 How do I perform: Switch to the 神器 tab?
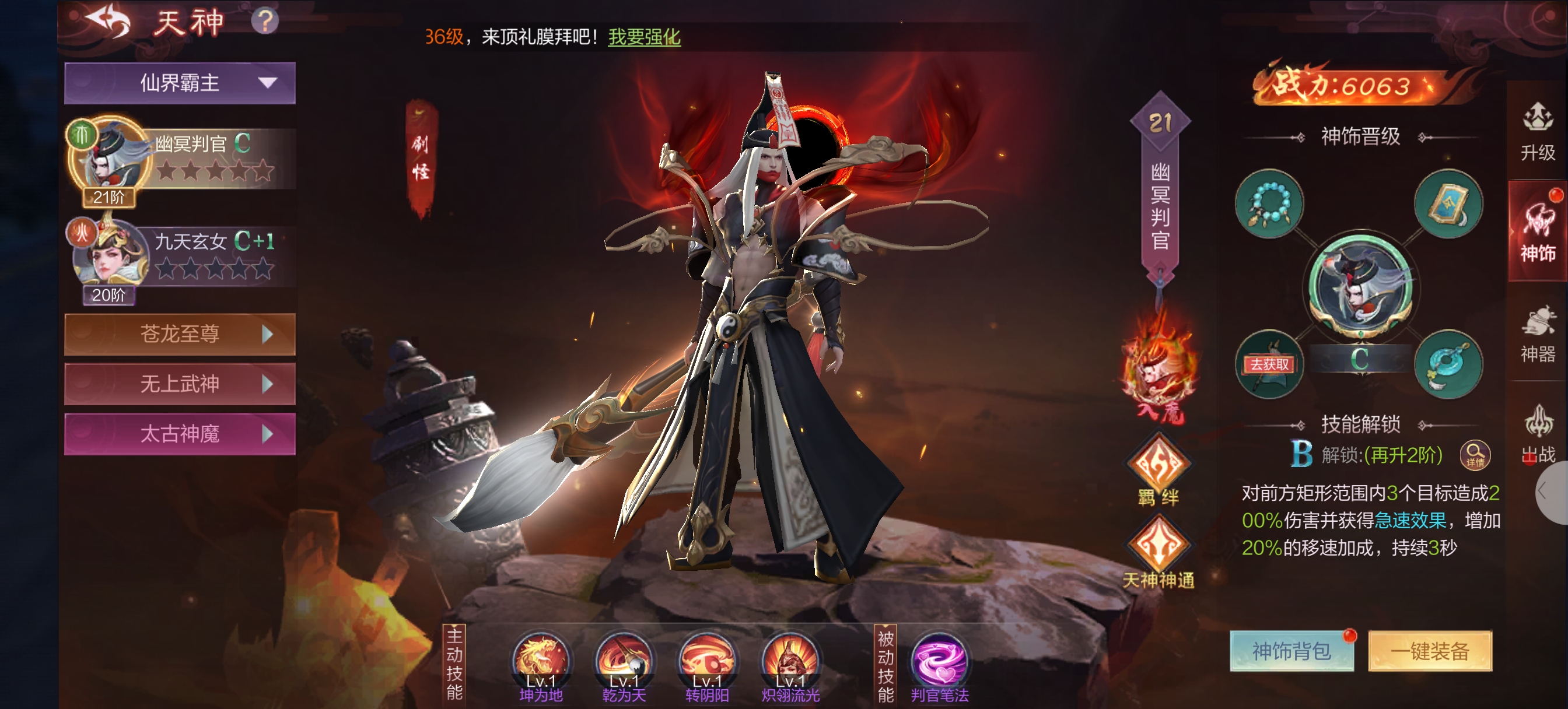click(x=1538, y=335)
